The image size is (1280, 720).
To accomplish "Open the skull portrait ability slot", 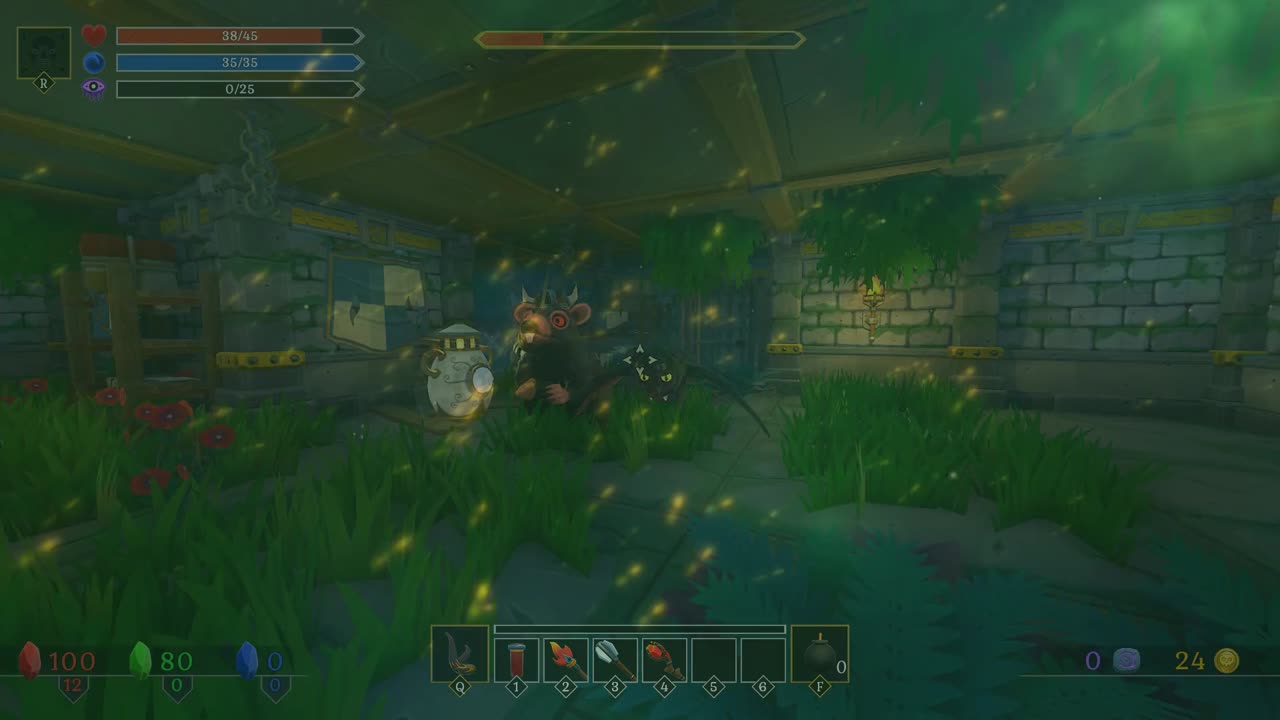I will coord(44,53).
